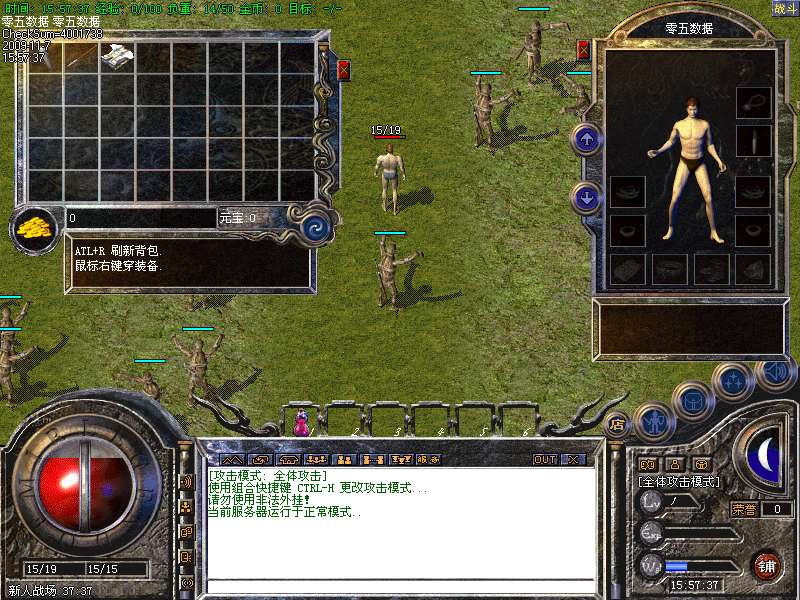This screenshot has height=600, width=800.
Task: Click the gold ingots pile icon
Action: tap(36, 227)
